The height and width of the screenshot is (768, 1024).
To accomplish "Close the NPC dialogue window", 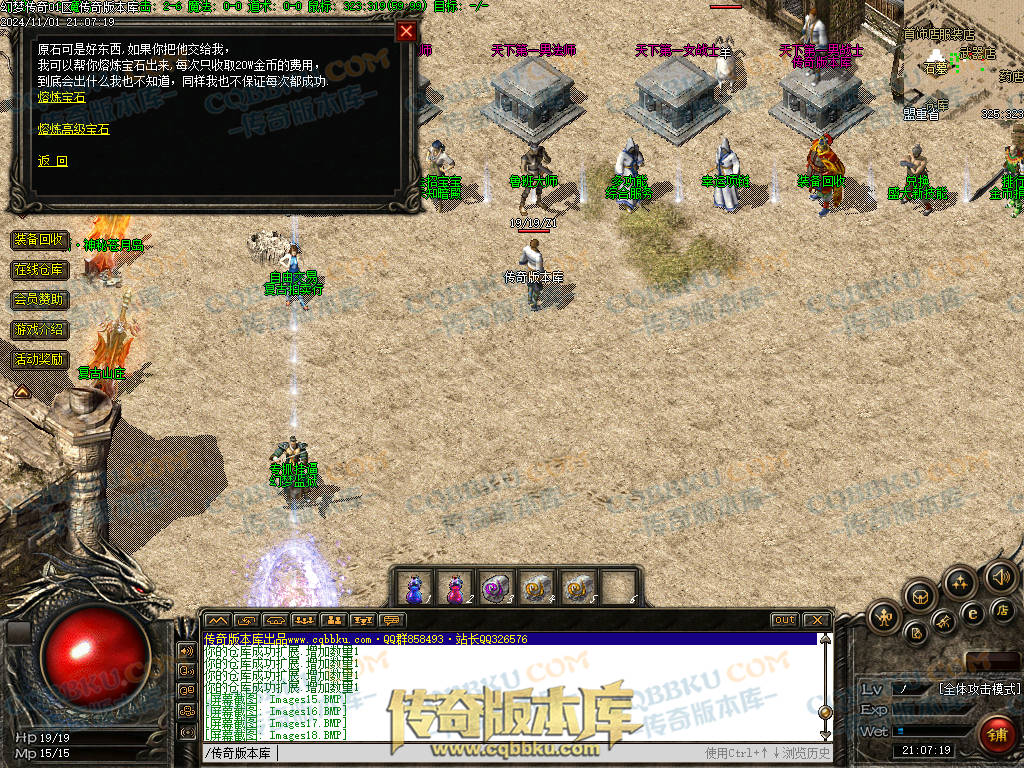I will (406, 31).
